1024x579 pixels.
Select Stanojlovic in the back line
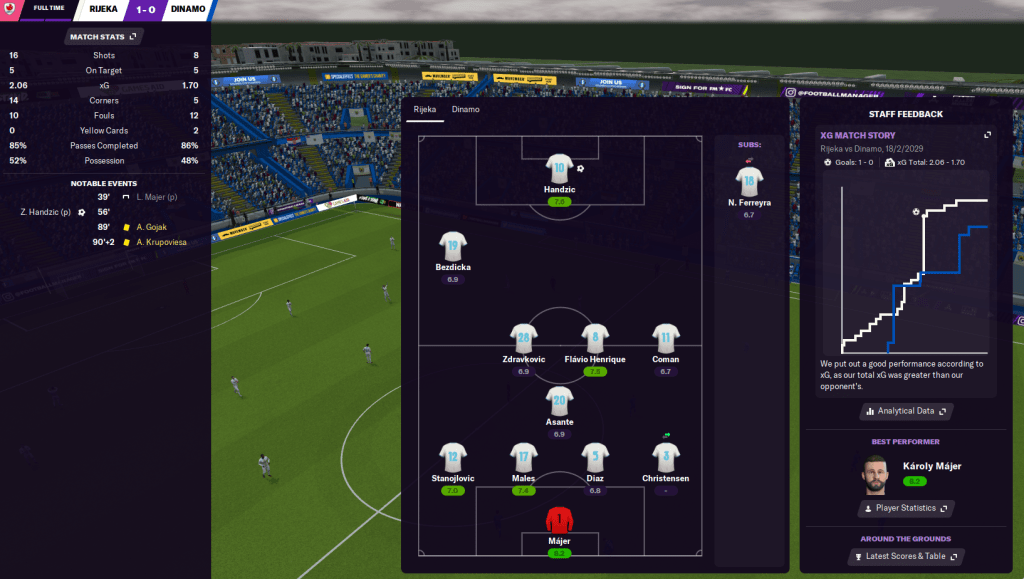point(453,457)
